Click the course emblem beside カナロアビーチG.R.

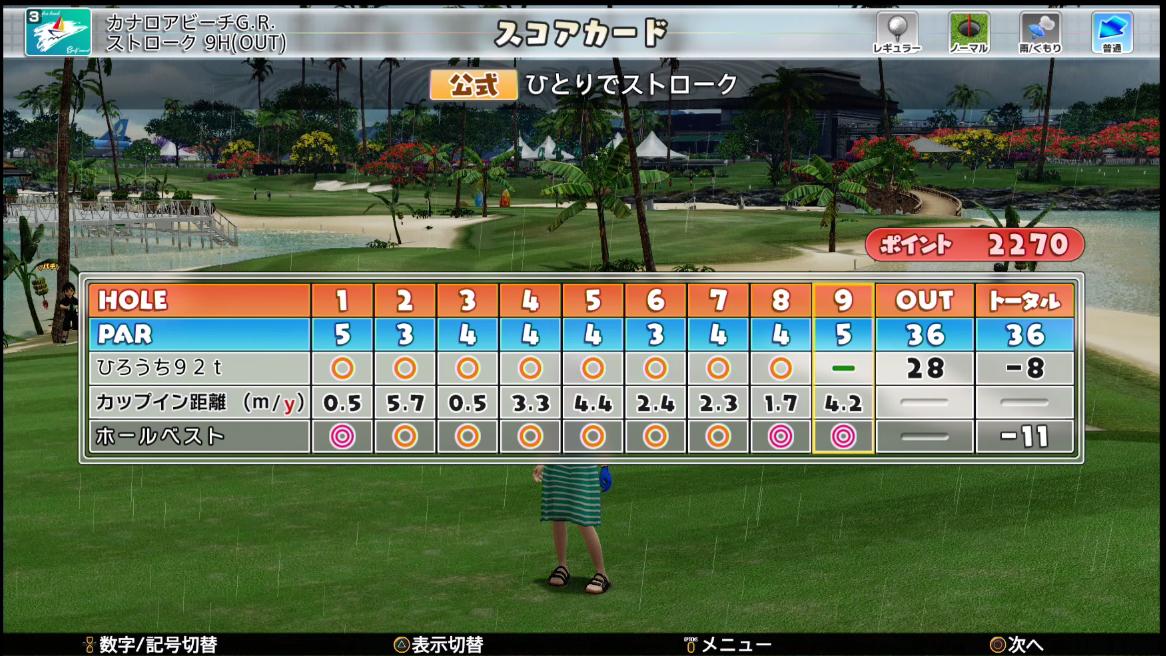click(x=58, y=32)
